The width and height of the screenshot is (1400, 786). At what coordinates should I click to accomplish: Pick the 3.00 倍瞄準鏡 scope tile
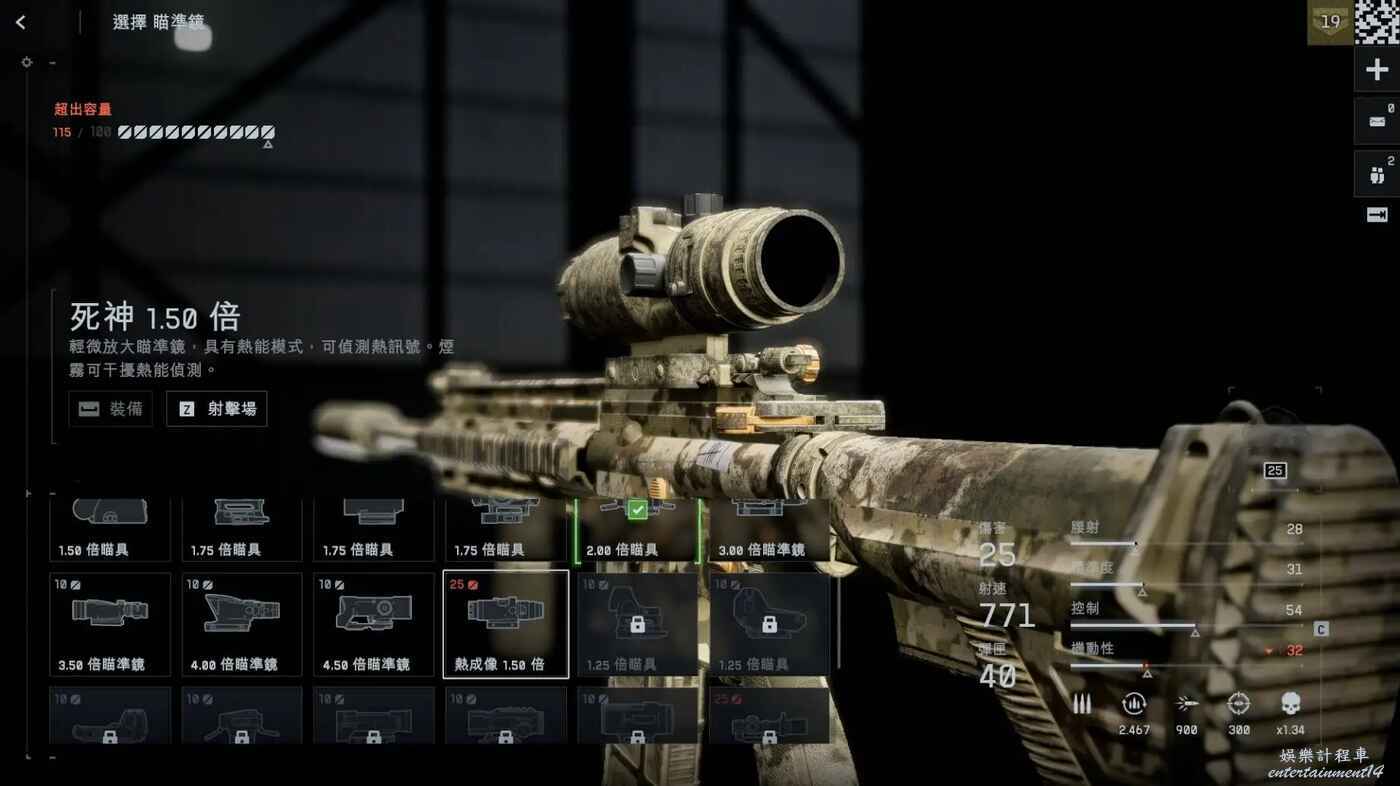pyautogui.click(x=769, y=530)
